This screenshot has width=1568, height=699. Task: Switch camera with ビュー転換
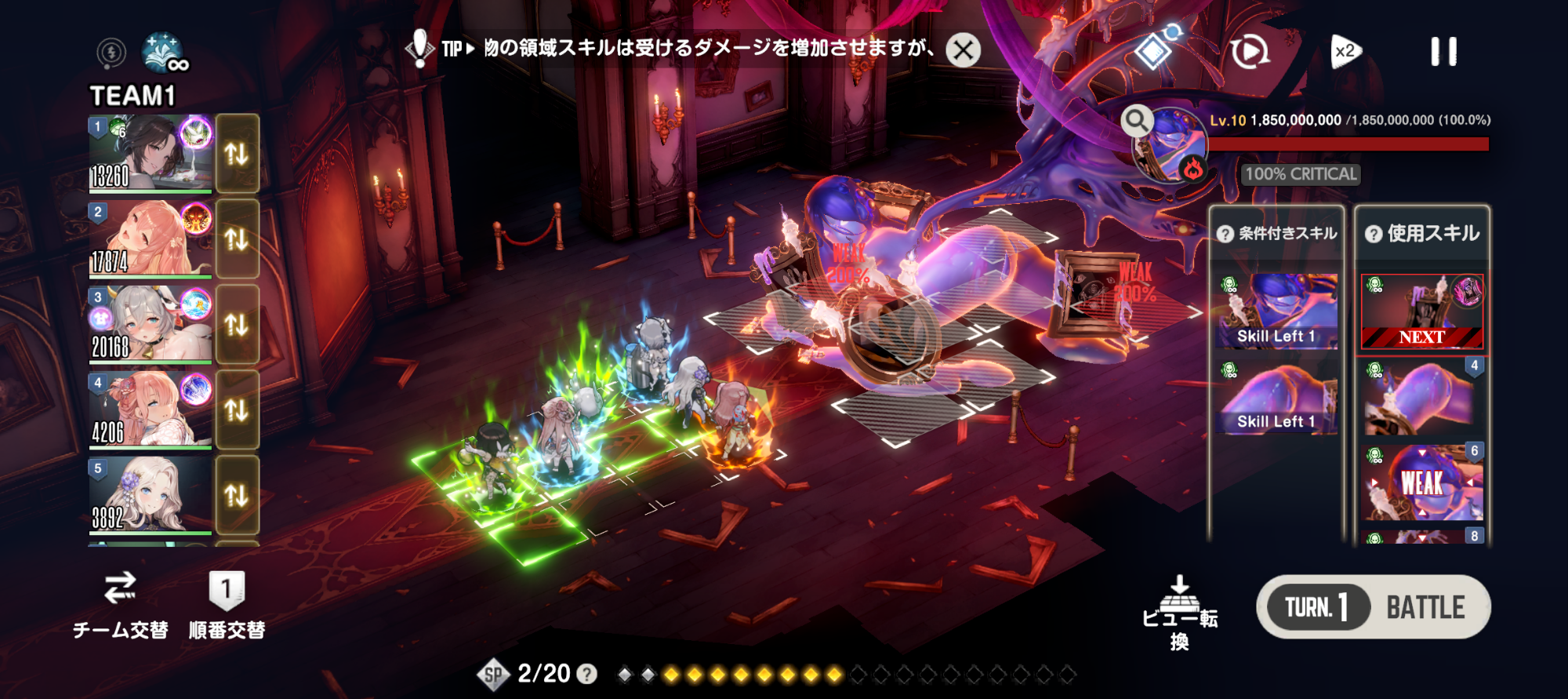coord(1179,613)
